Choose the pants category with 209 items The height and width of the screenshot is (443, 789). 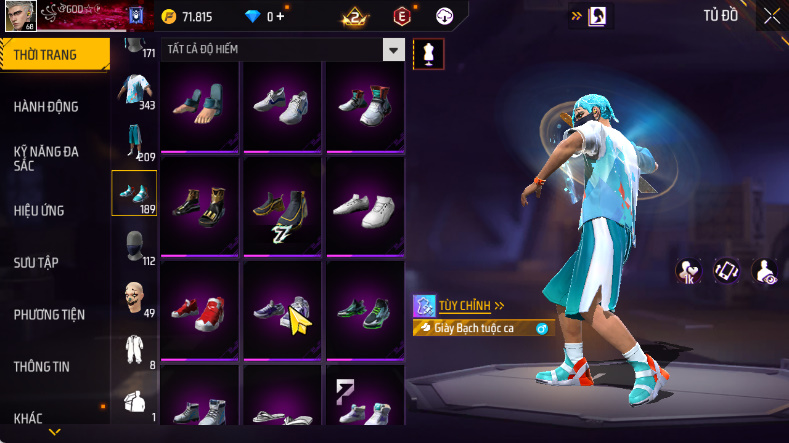click(x=133, y=142)
